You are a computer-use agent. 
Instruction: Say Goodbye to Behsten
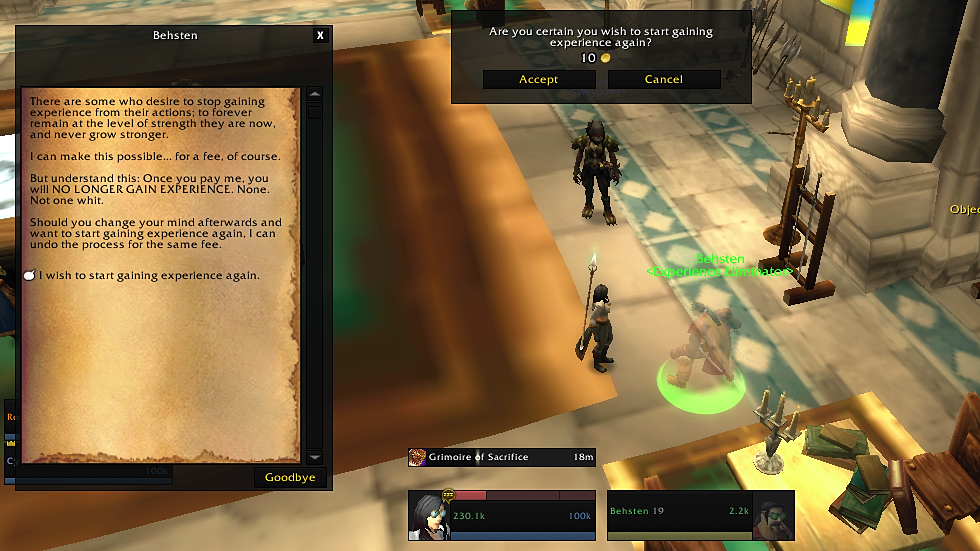290,477
